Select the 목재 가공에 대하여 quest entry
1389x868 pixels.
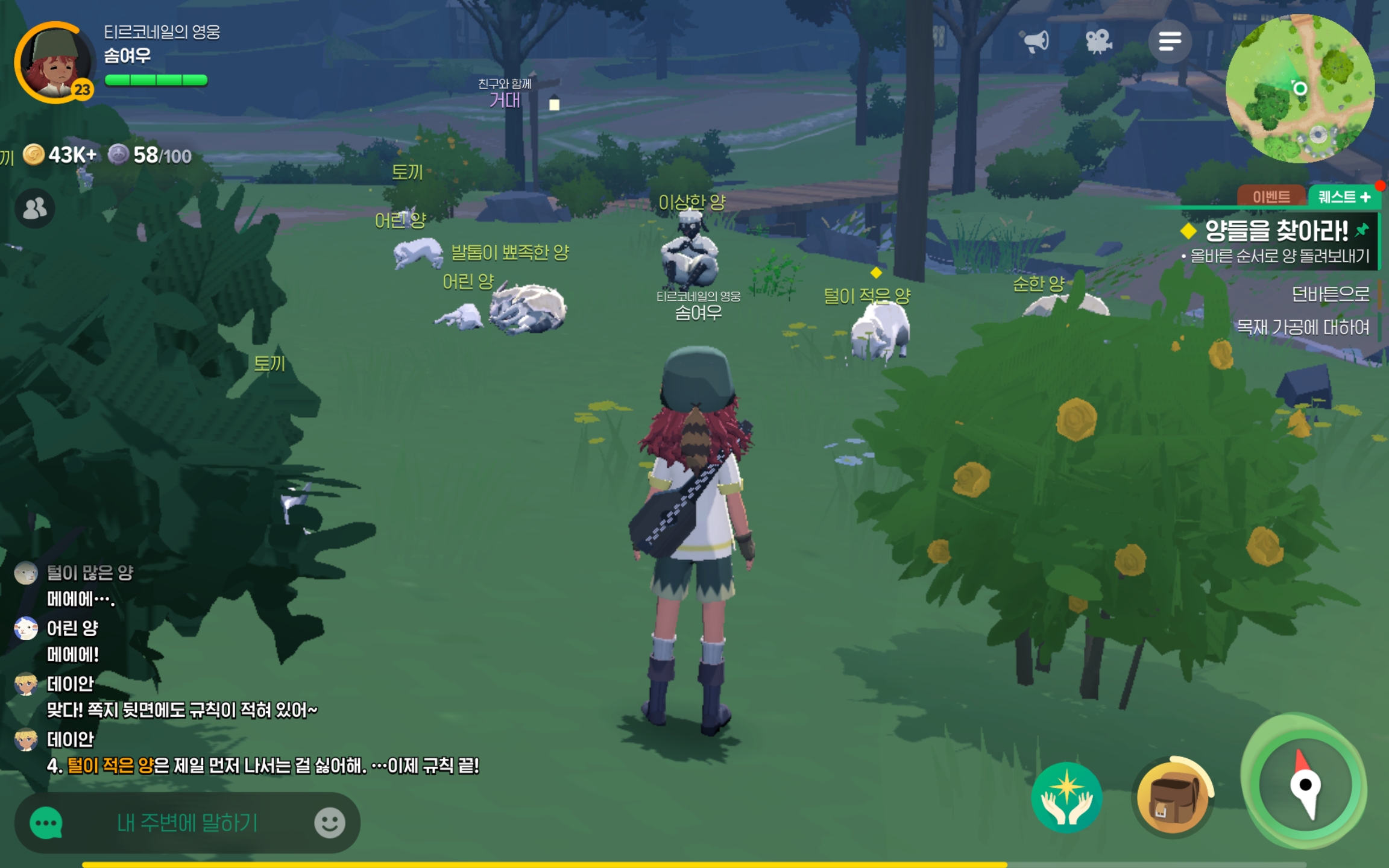click(1302, 327)
